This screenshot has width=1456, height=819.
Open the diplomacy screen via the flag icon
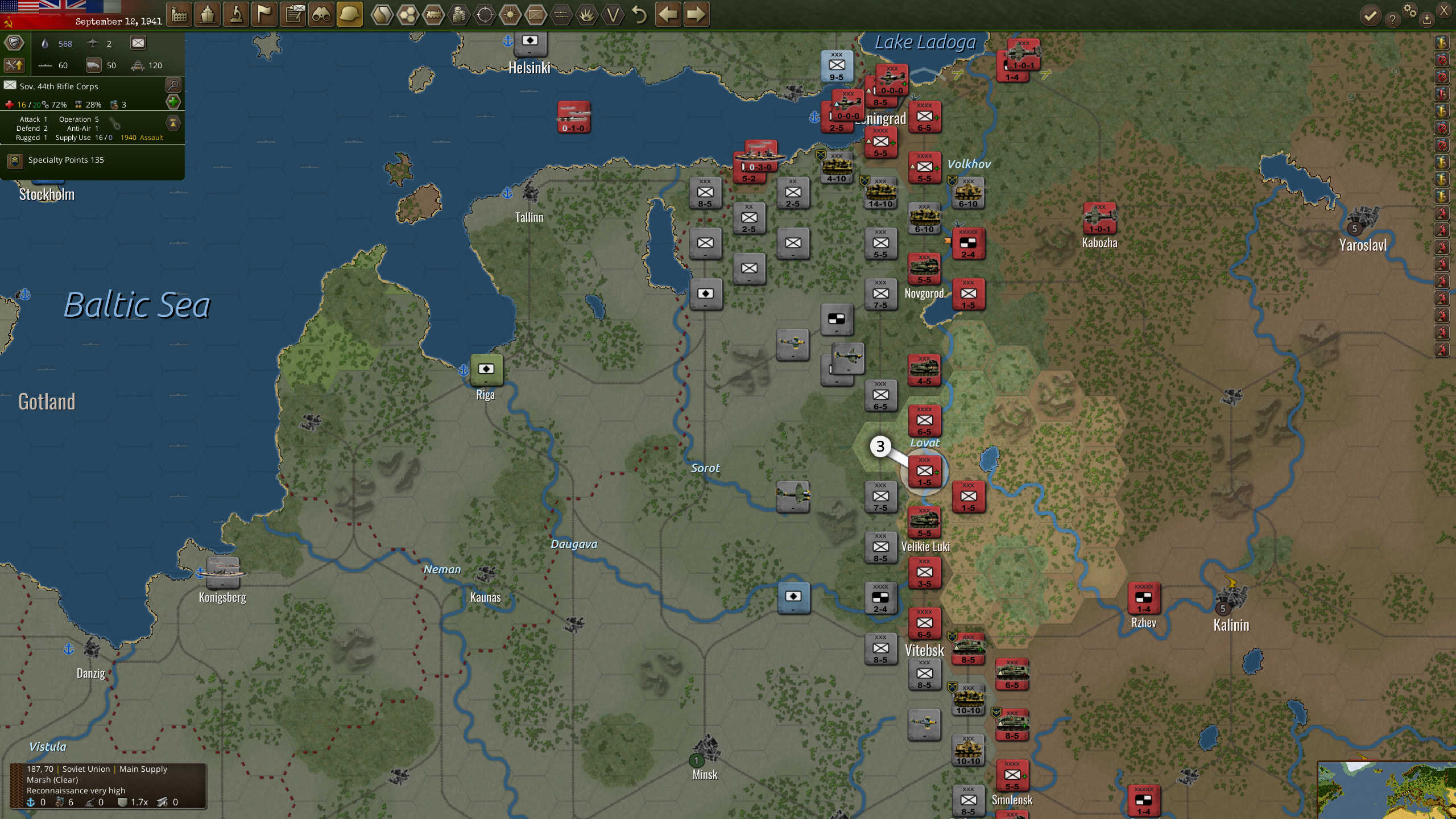264,15
